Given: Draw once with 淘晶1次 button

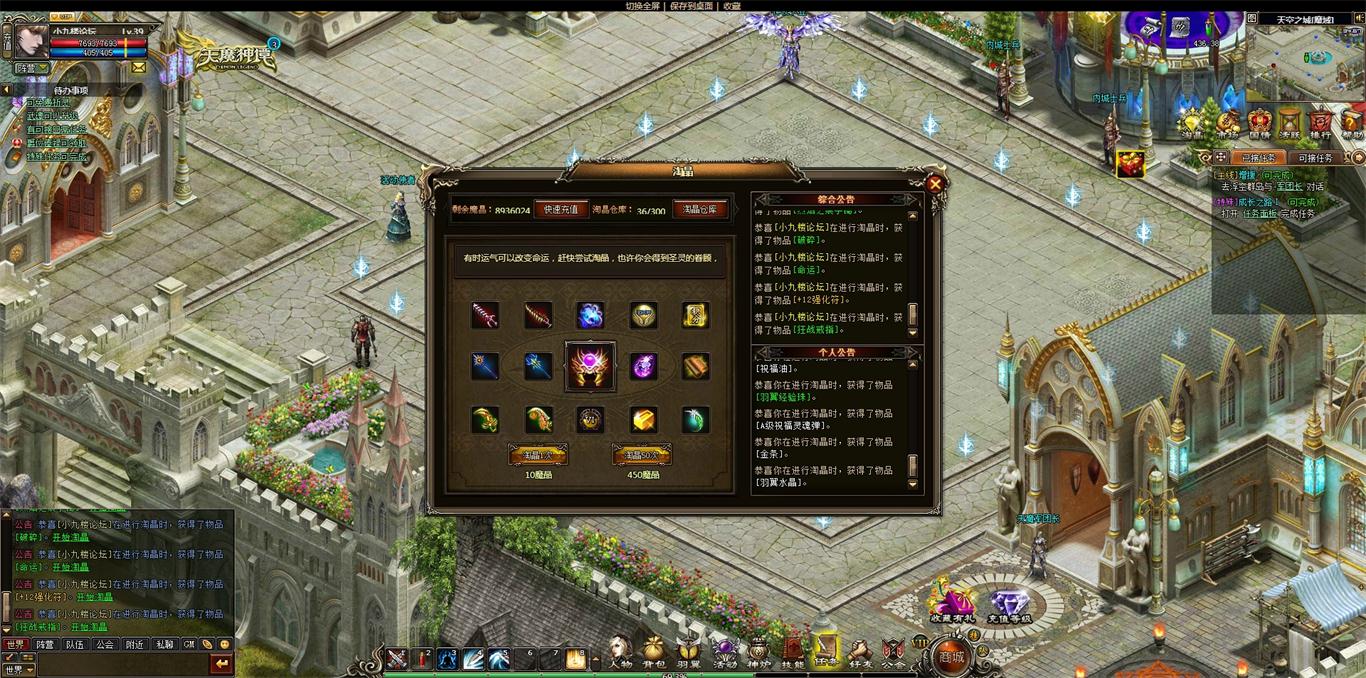Looking at the screenshot, I should point(538,456).
